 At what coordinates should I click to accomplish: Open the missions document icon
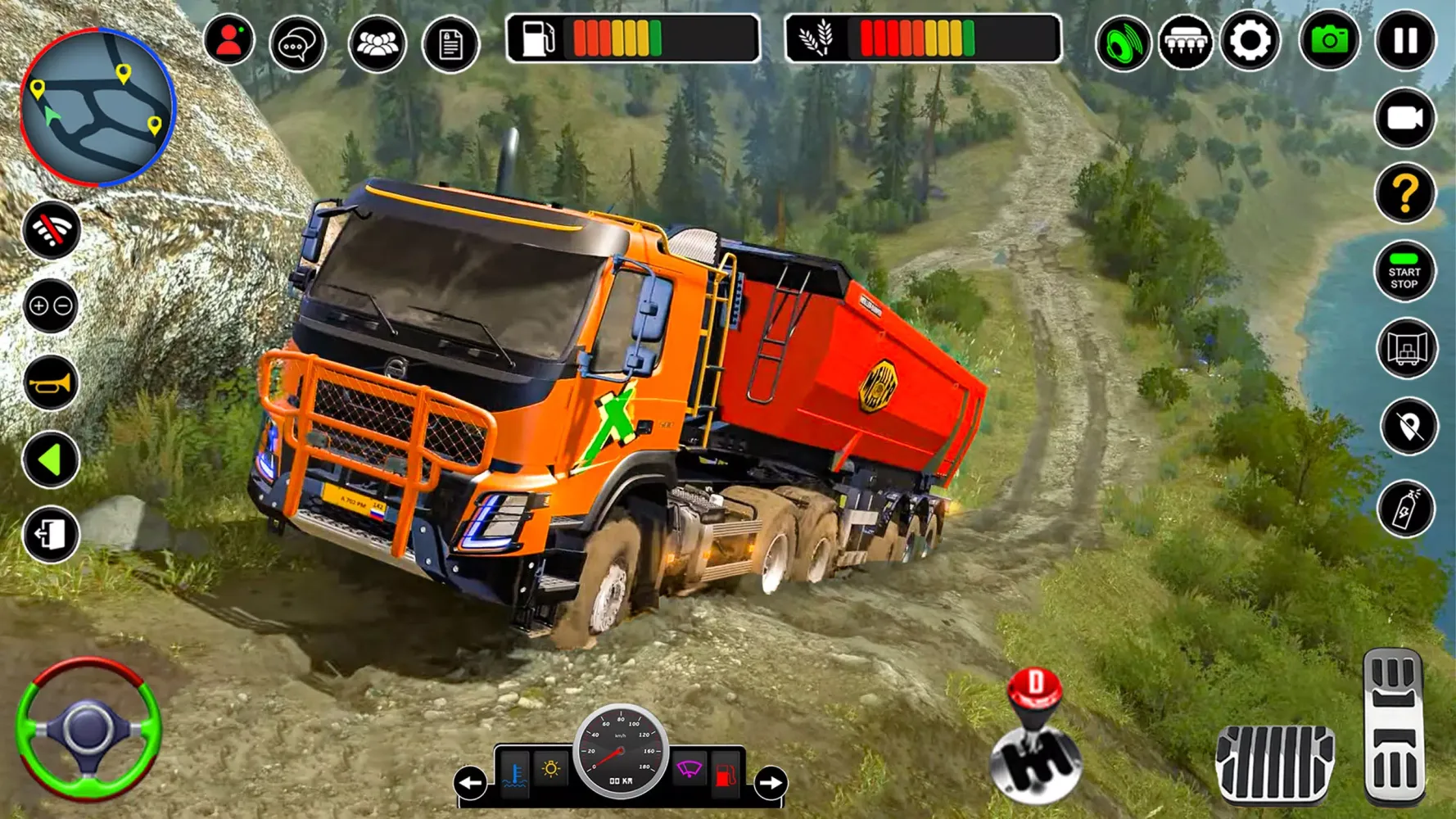(x=450, y=45)
